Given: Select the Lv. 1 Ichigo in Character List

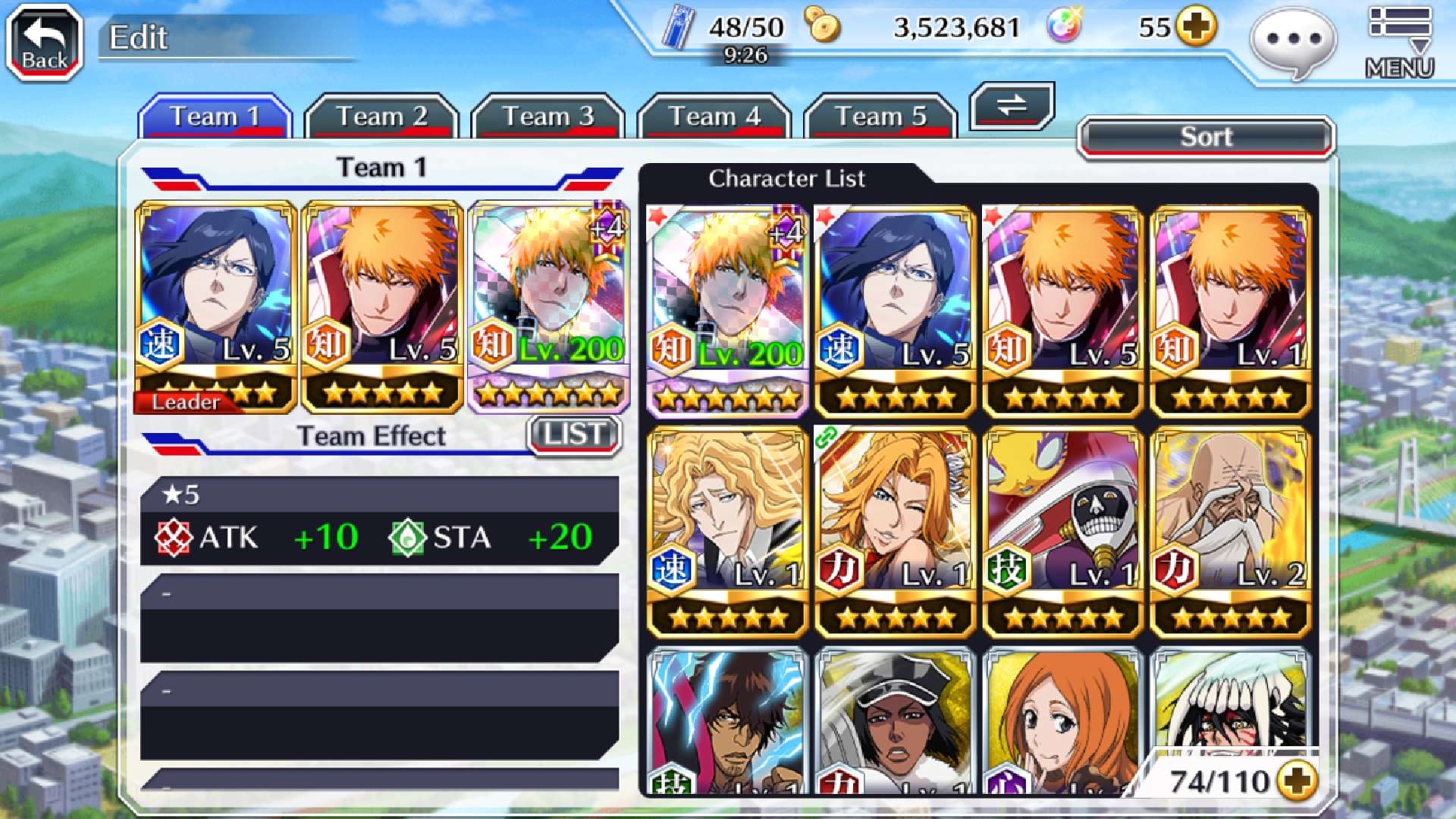Looking at the screenshot, I should click(x=1230, y=311).
